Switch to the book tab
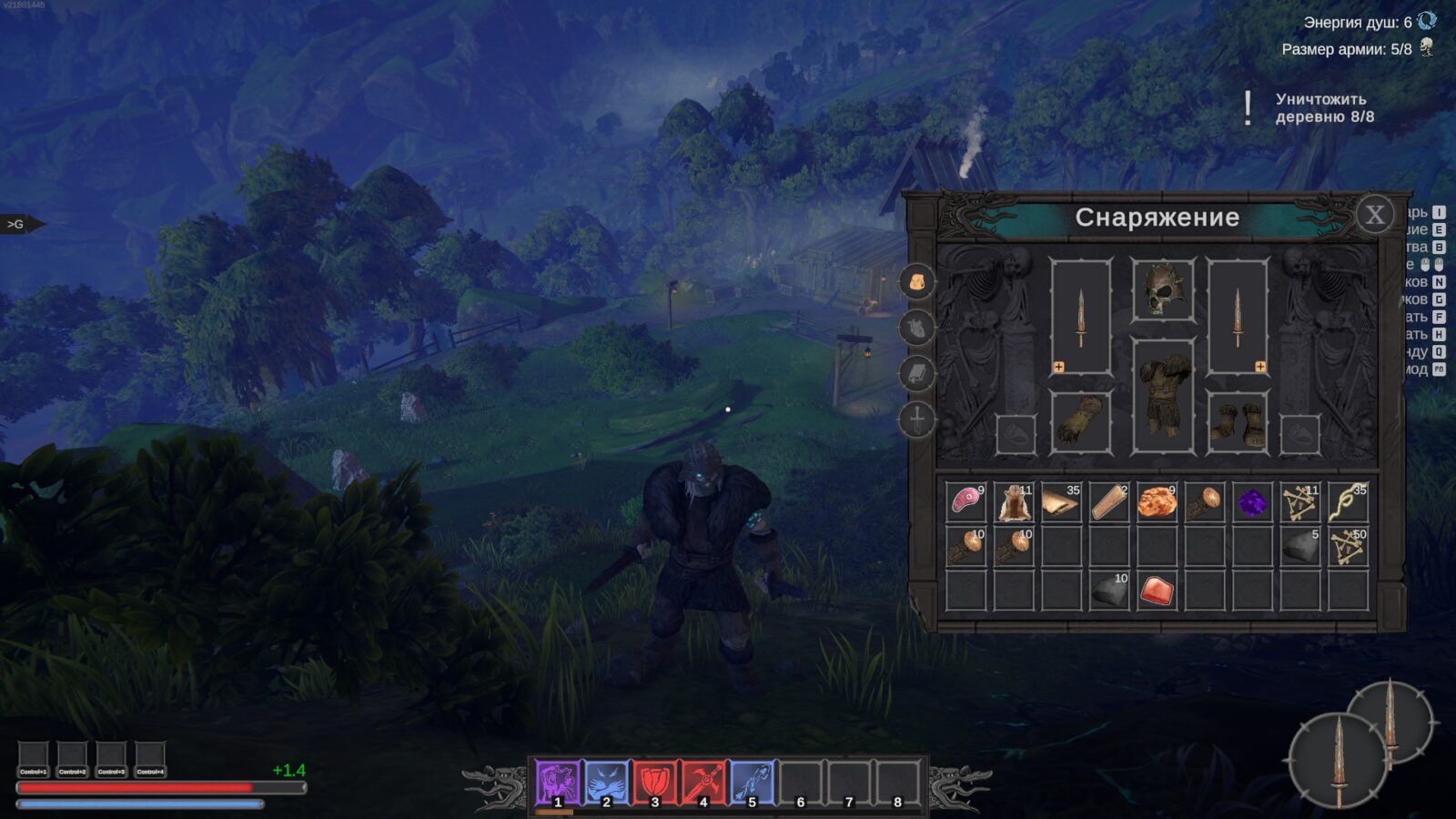This screenshot has width=1456, height=819. pyautogui.click(x=916, y=373)
